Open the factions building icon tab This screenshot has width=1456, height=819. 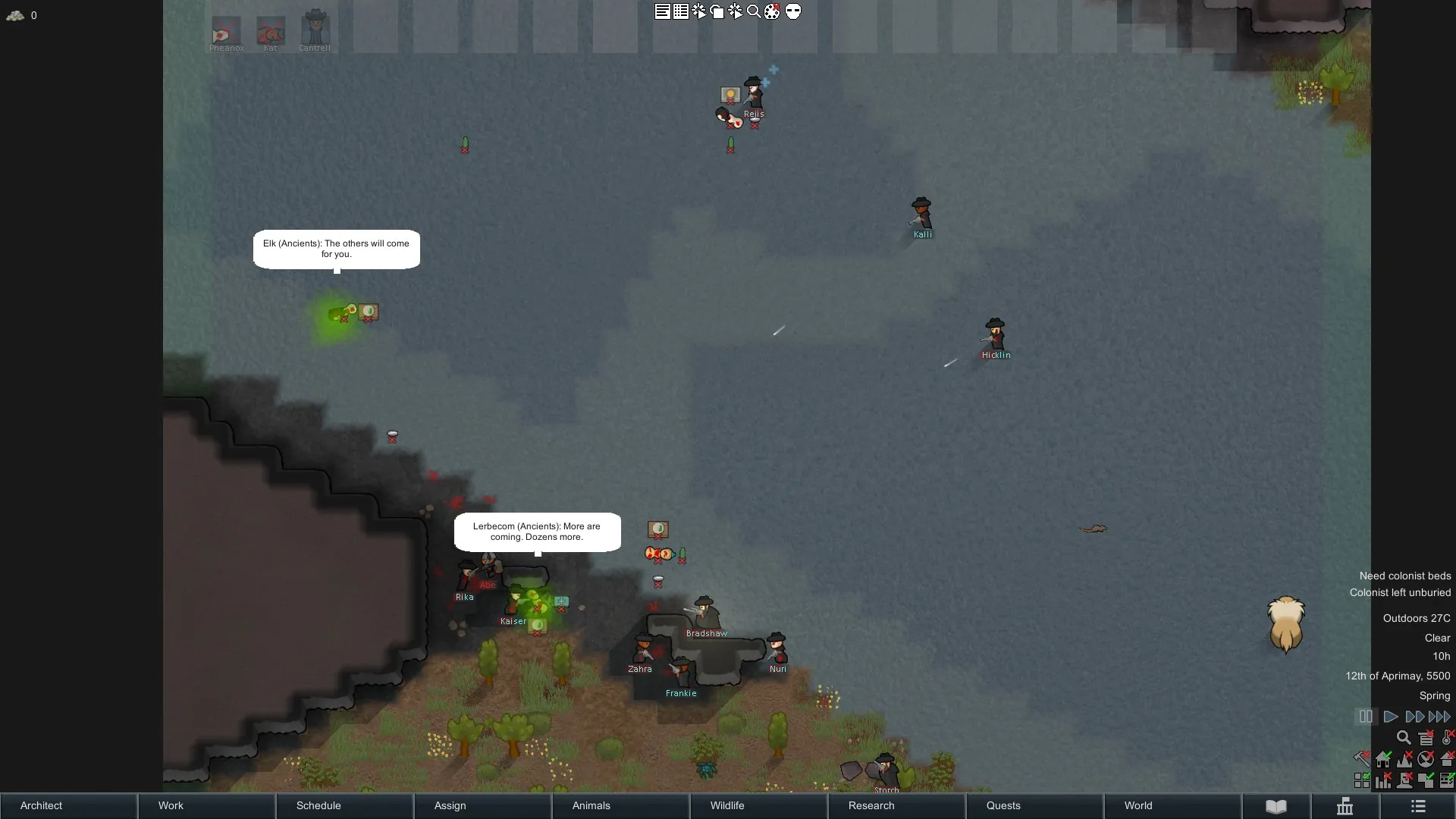[1345, 806]
